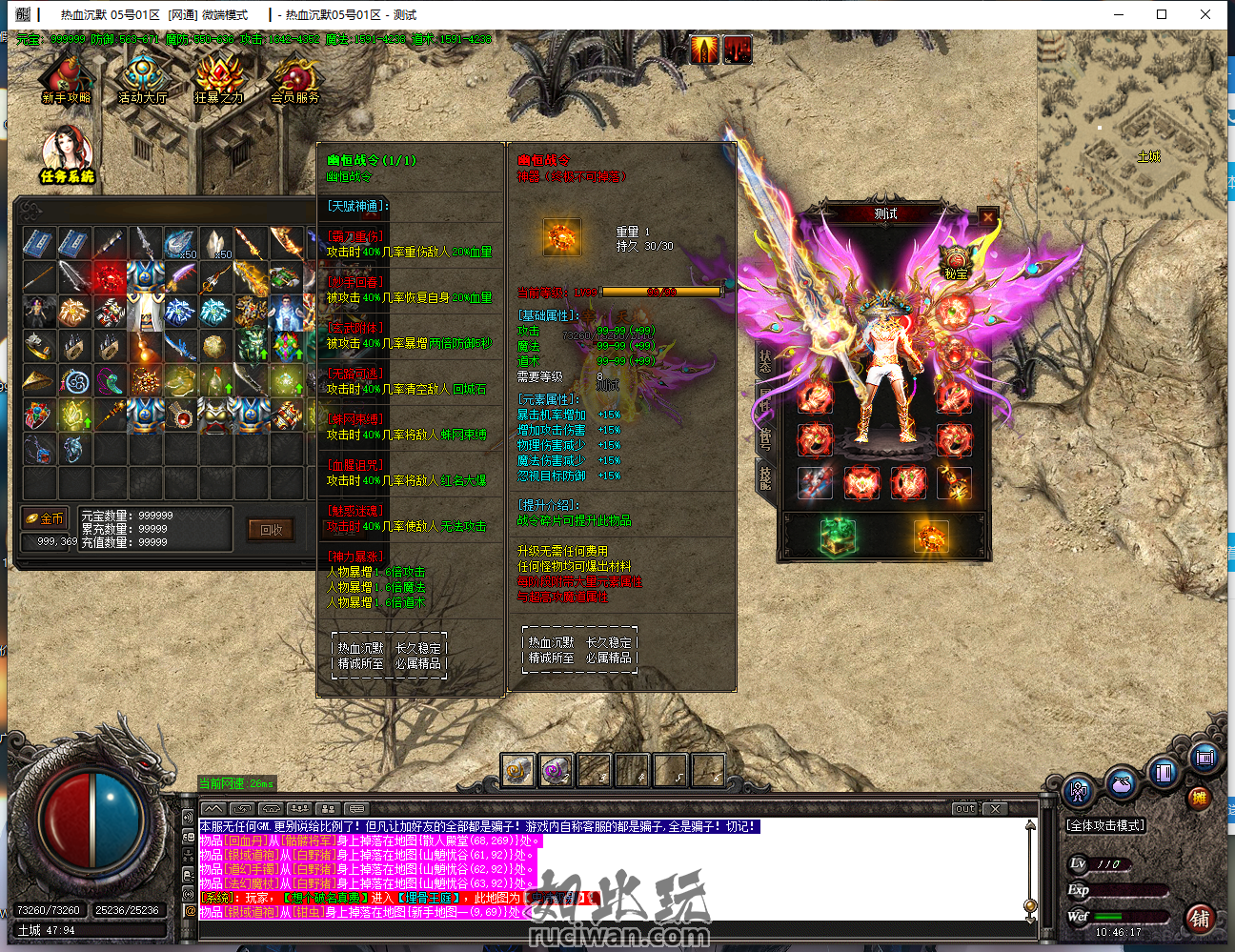Click the 金币 gold coin button
Viewport: 1235px width, 952px height.
46,518
